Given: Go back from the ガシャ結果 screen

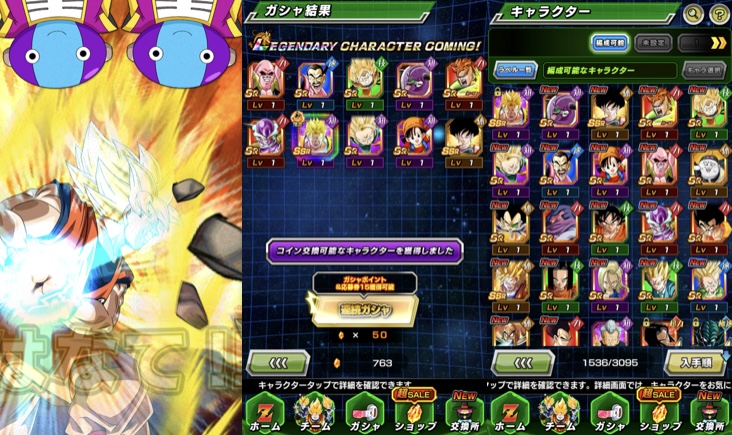Looking at the screenshot, I should coord(277,362).
